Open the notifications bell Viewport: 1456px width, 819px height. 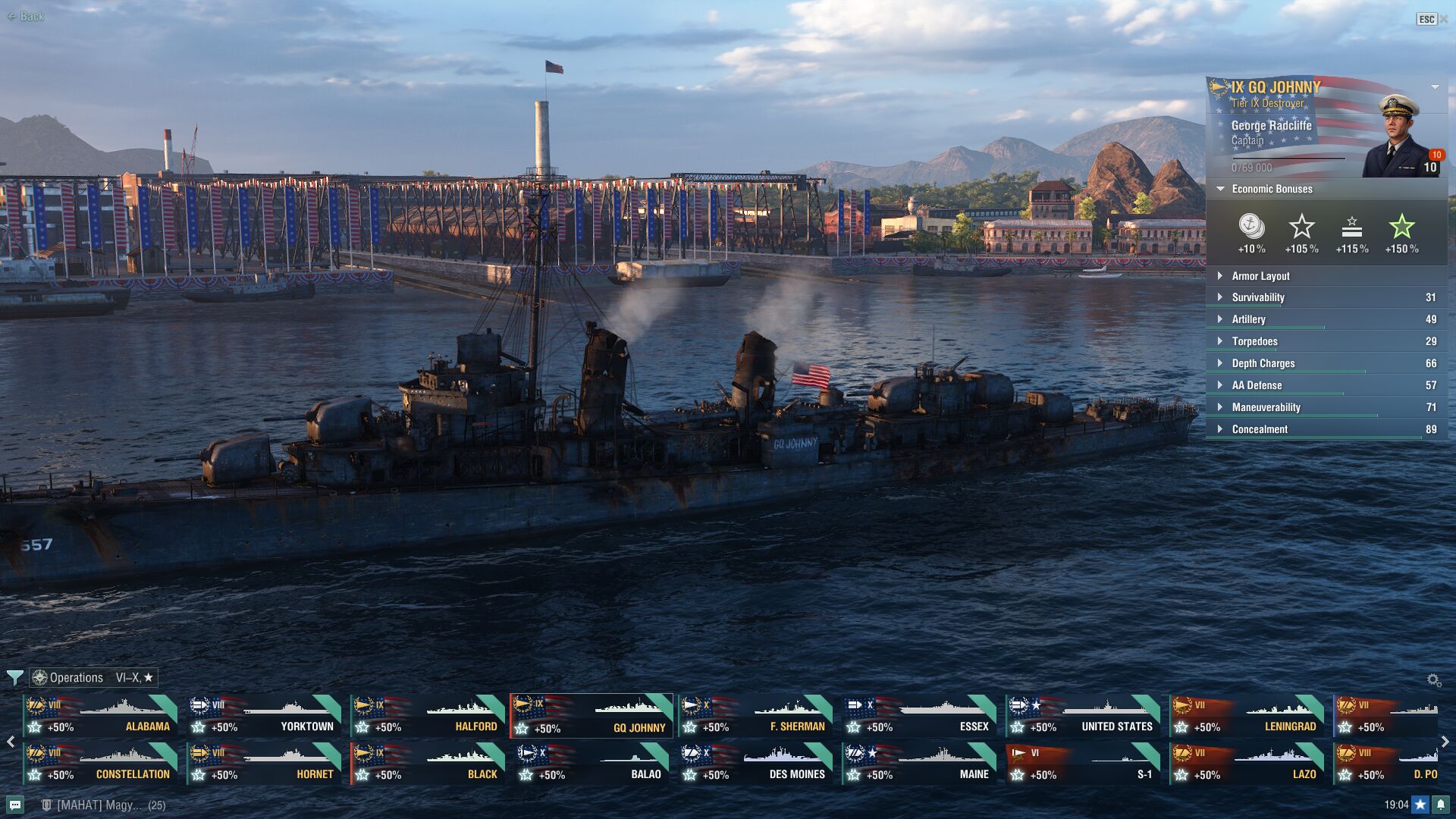pos(1441,805)
